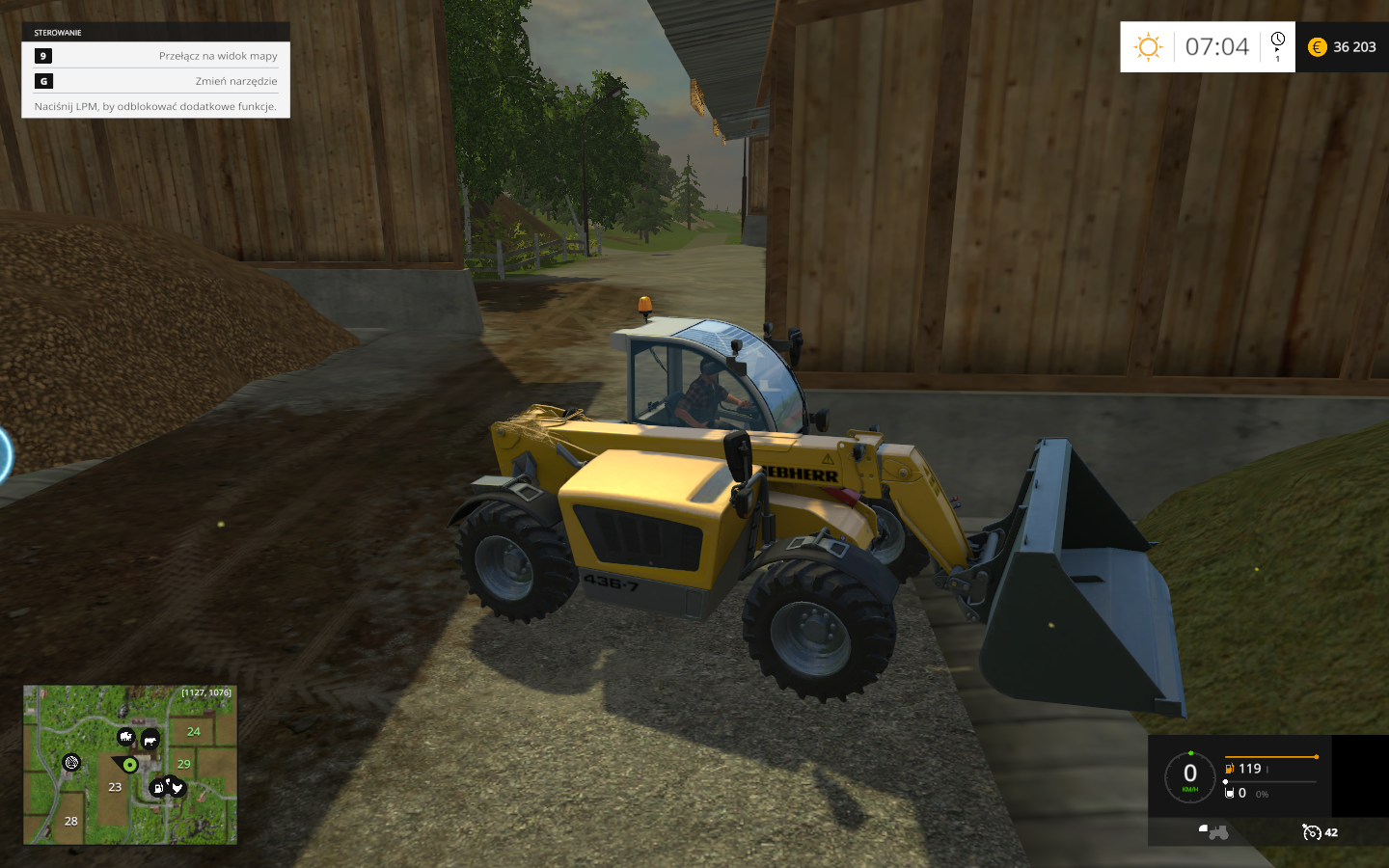Click the chicken marker on the minimap
This screenshot has width=1389, height=868.
point(177,788)
